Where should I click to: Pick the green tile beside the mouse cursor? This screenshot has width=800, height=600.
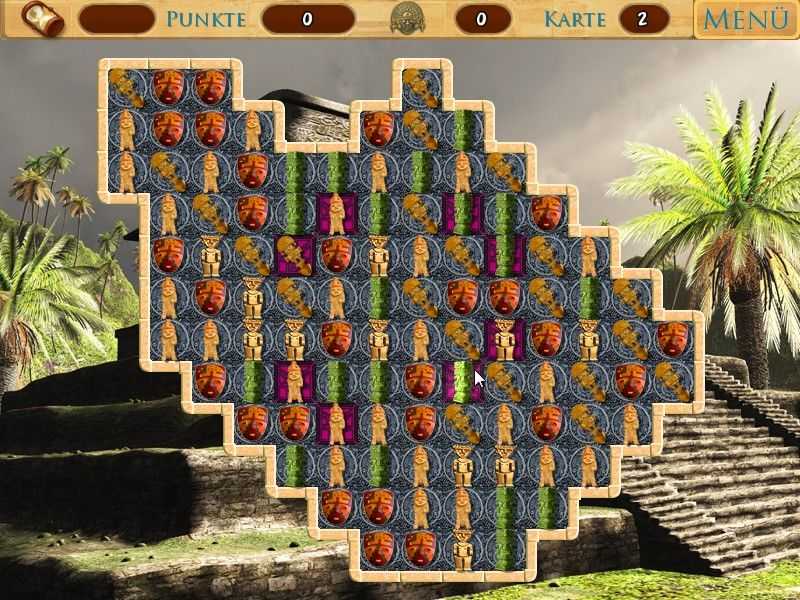click(461, 382)
